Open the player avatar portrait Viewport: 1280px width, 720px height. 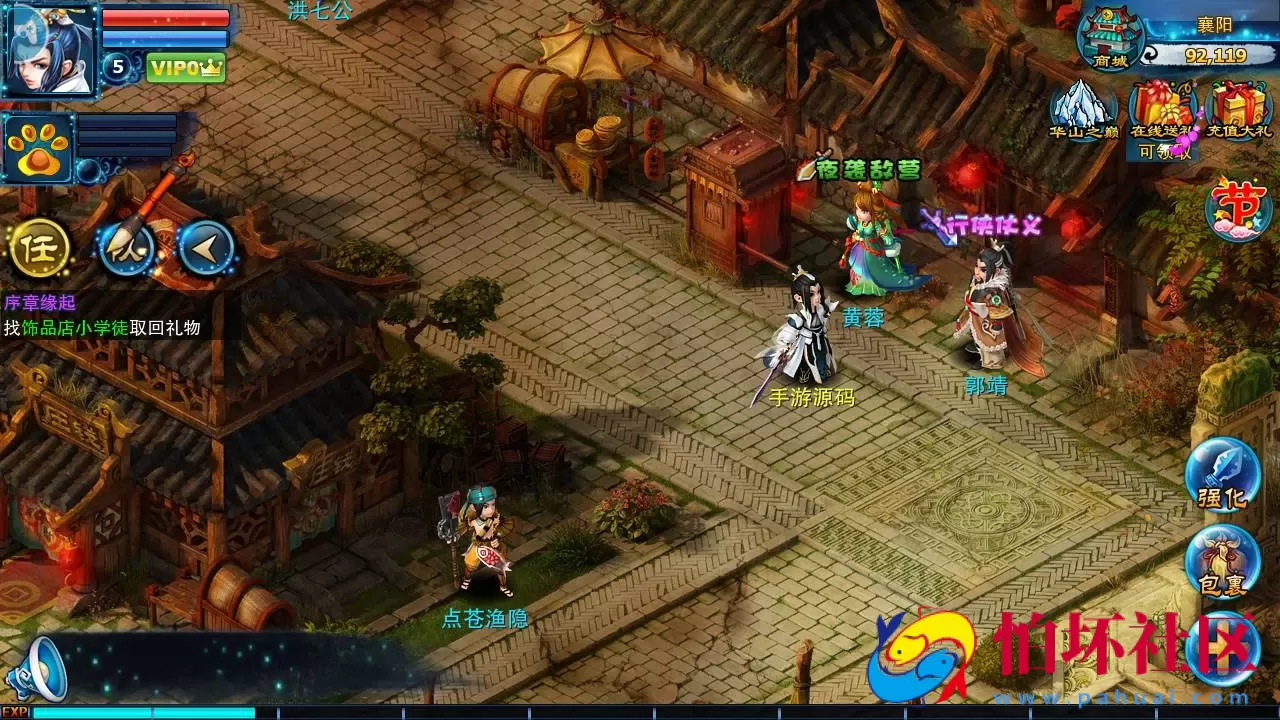click(x=48, y=48)
